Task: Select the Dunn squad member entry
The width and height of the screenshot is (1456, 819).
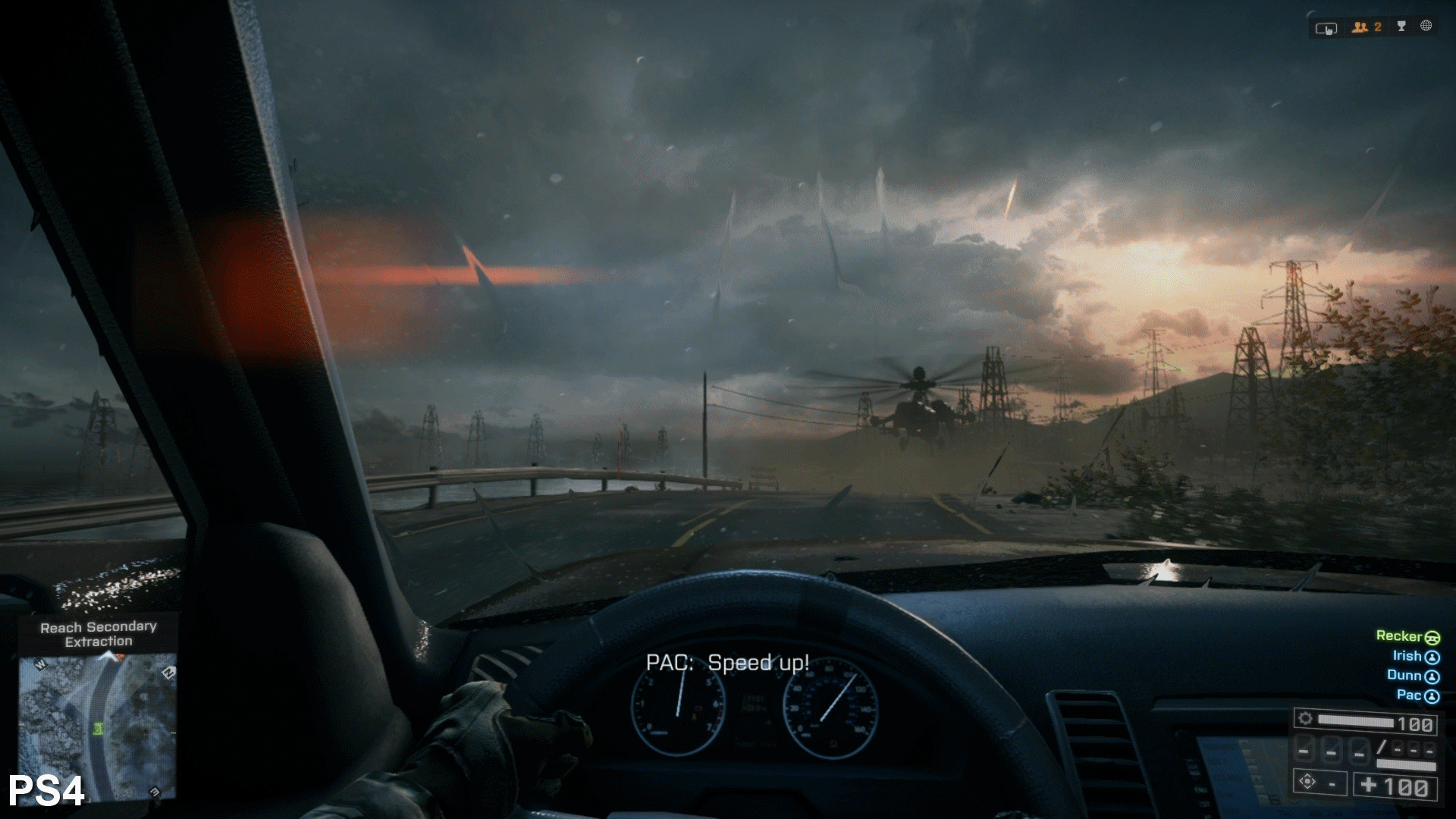Action: [x=1403, y=676]
